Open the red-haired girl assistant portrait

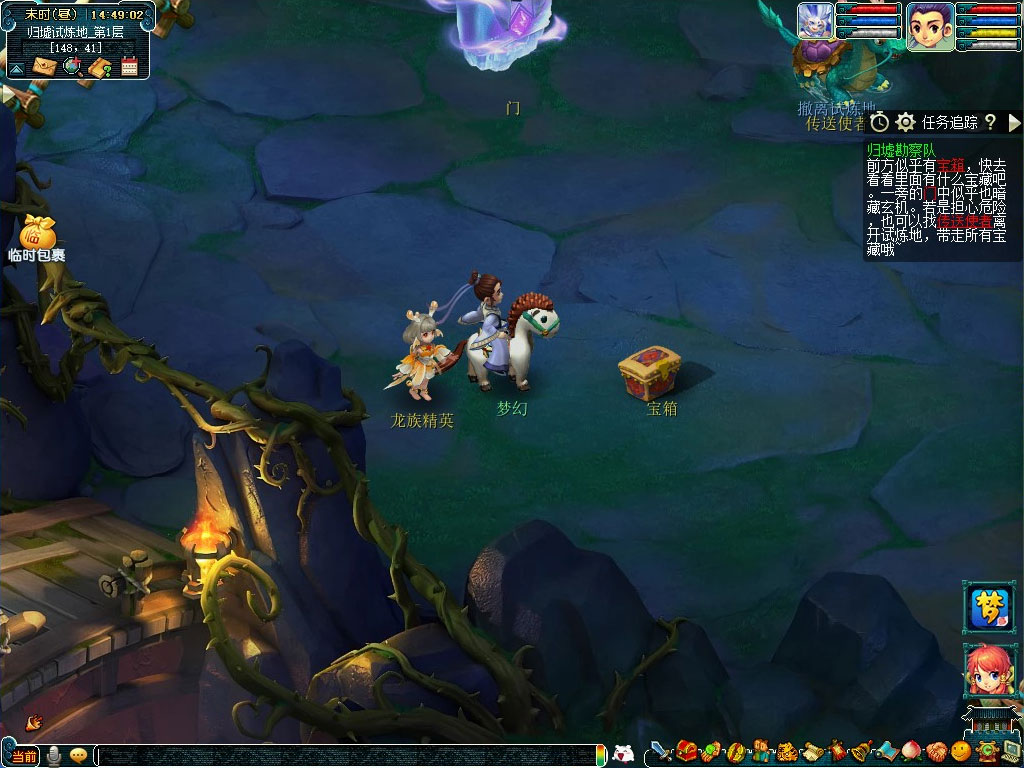click(x=987, y=670)
